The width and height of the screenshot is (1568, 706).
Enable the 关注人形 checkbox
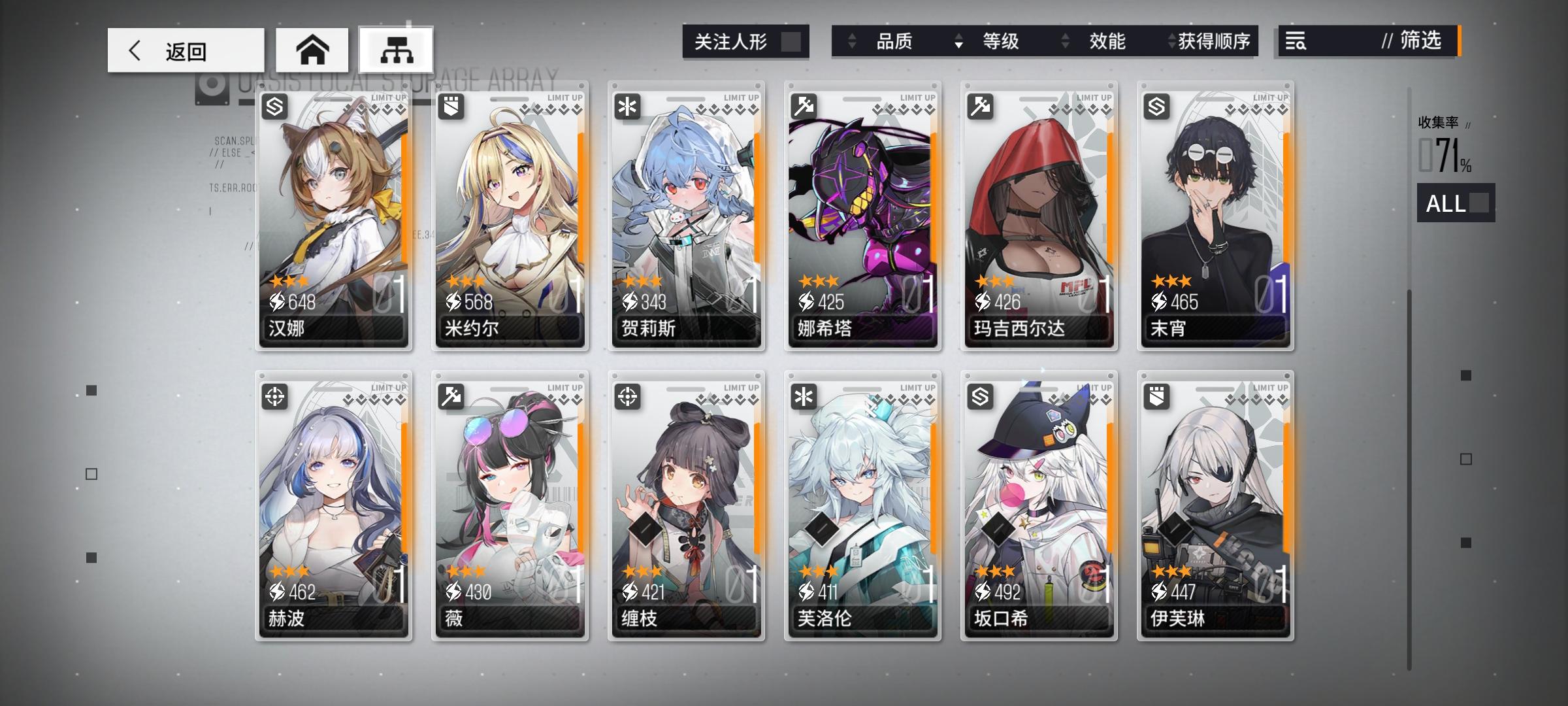pyautogui.click(x=792, y=41)
